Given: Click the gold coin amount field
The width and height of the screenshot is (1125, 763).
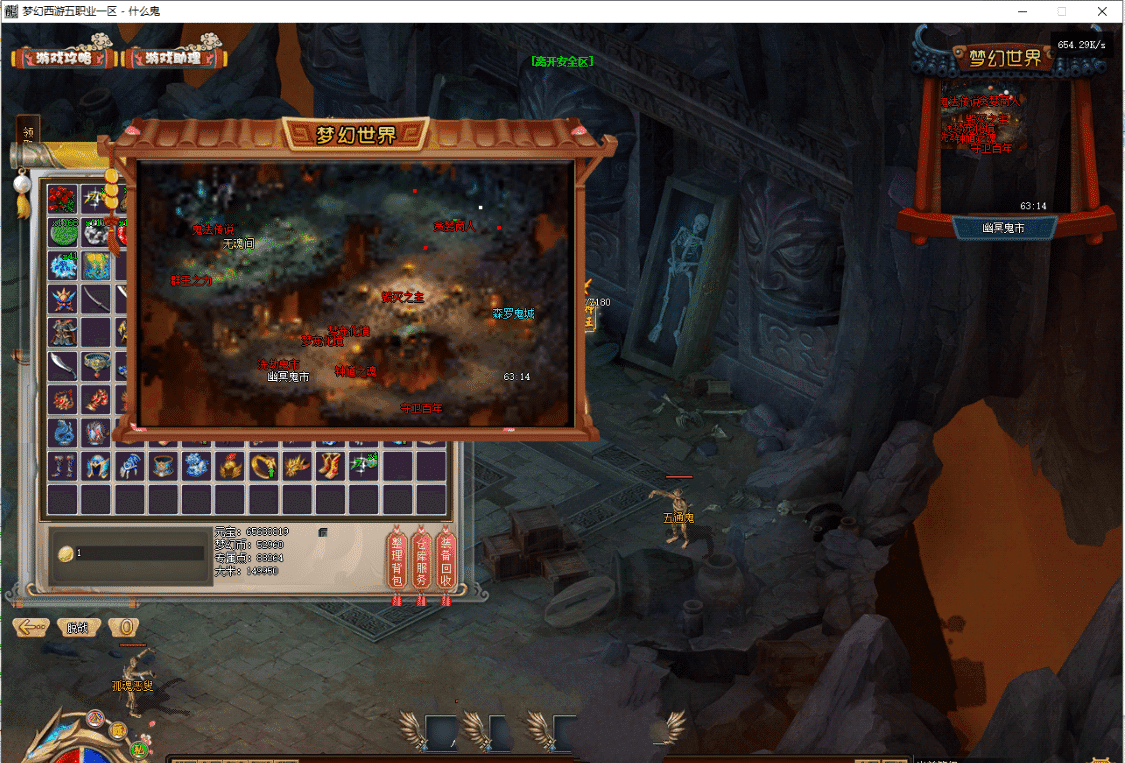Looking at the screenshot, I should click(138, 553).
